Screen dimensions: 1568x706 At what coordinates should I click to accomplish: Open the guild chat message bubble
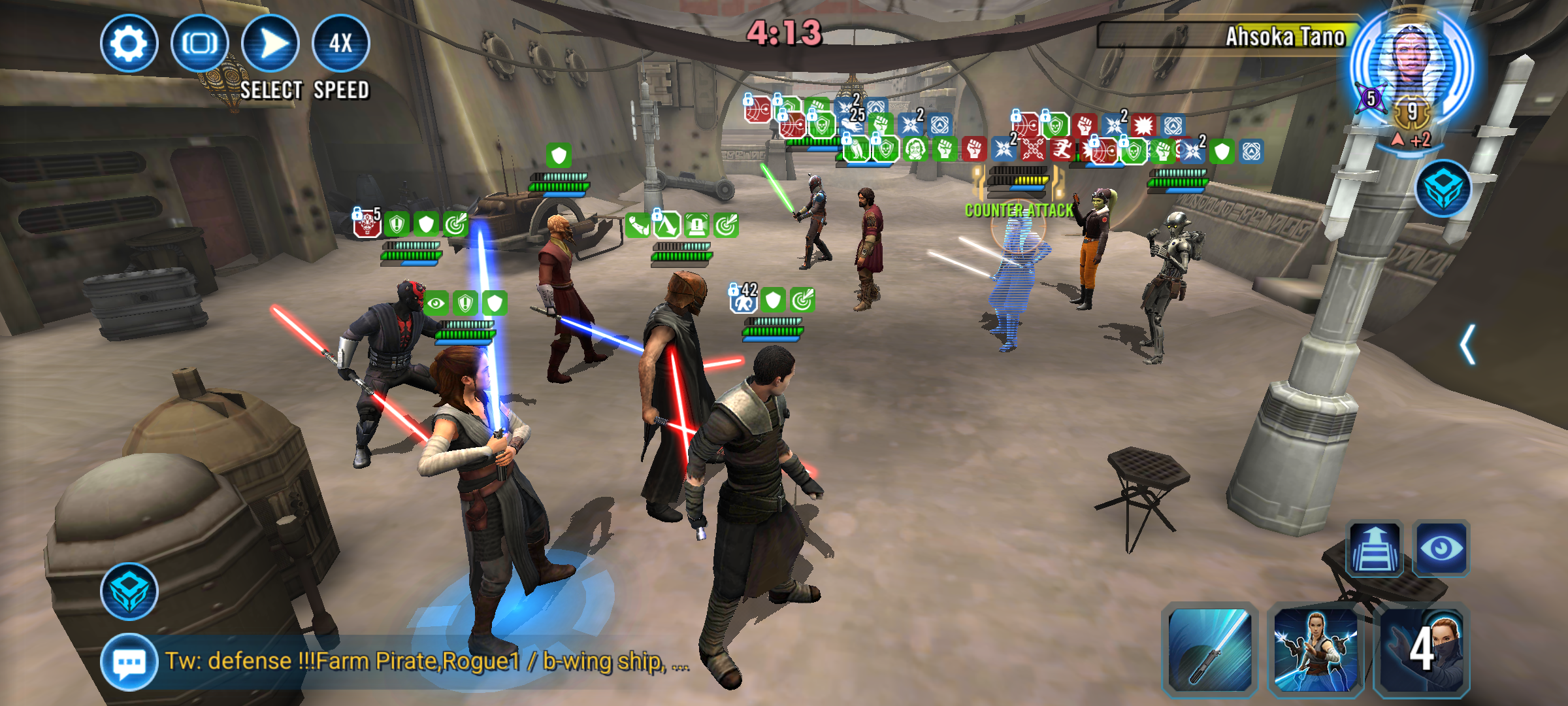[x=129, y=662]
